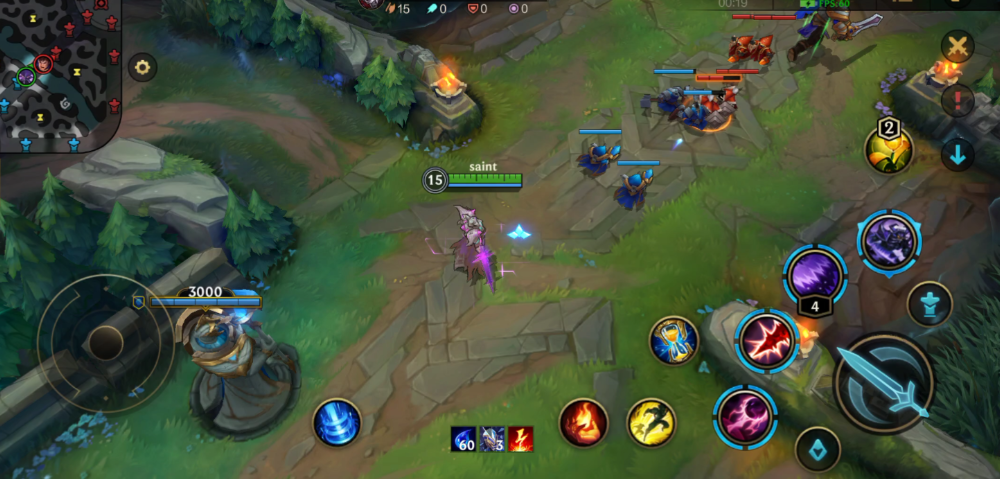Send the red exclamation danger ping
Viewport: 1000px width, 479px height.
pos(958,101)
